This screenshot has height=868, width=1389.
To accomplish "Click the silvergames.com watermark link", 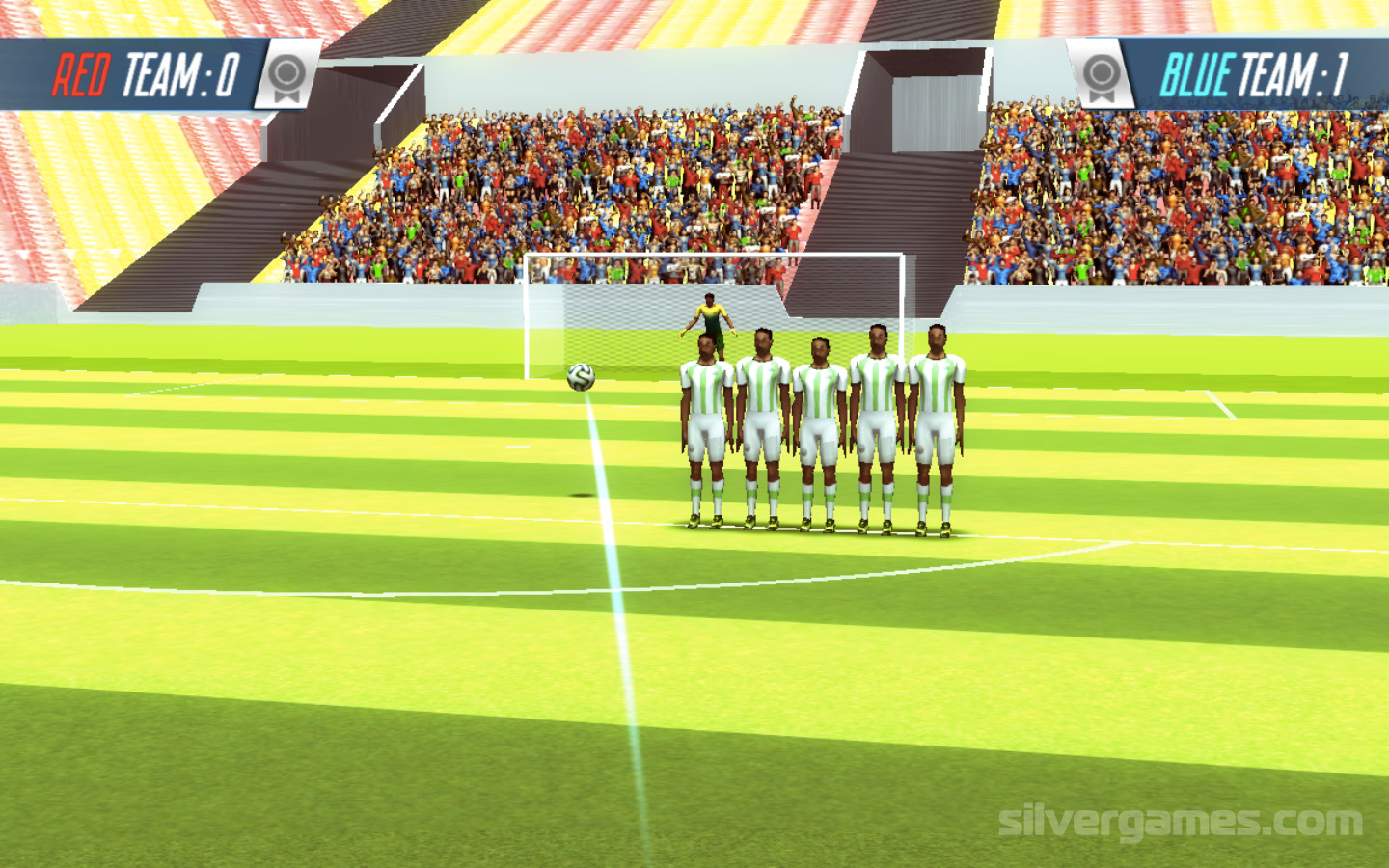I will point(1180,822).
